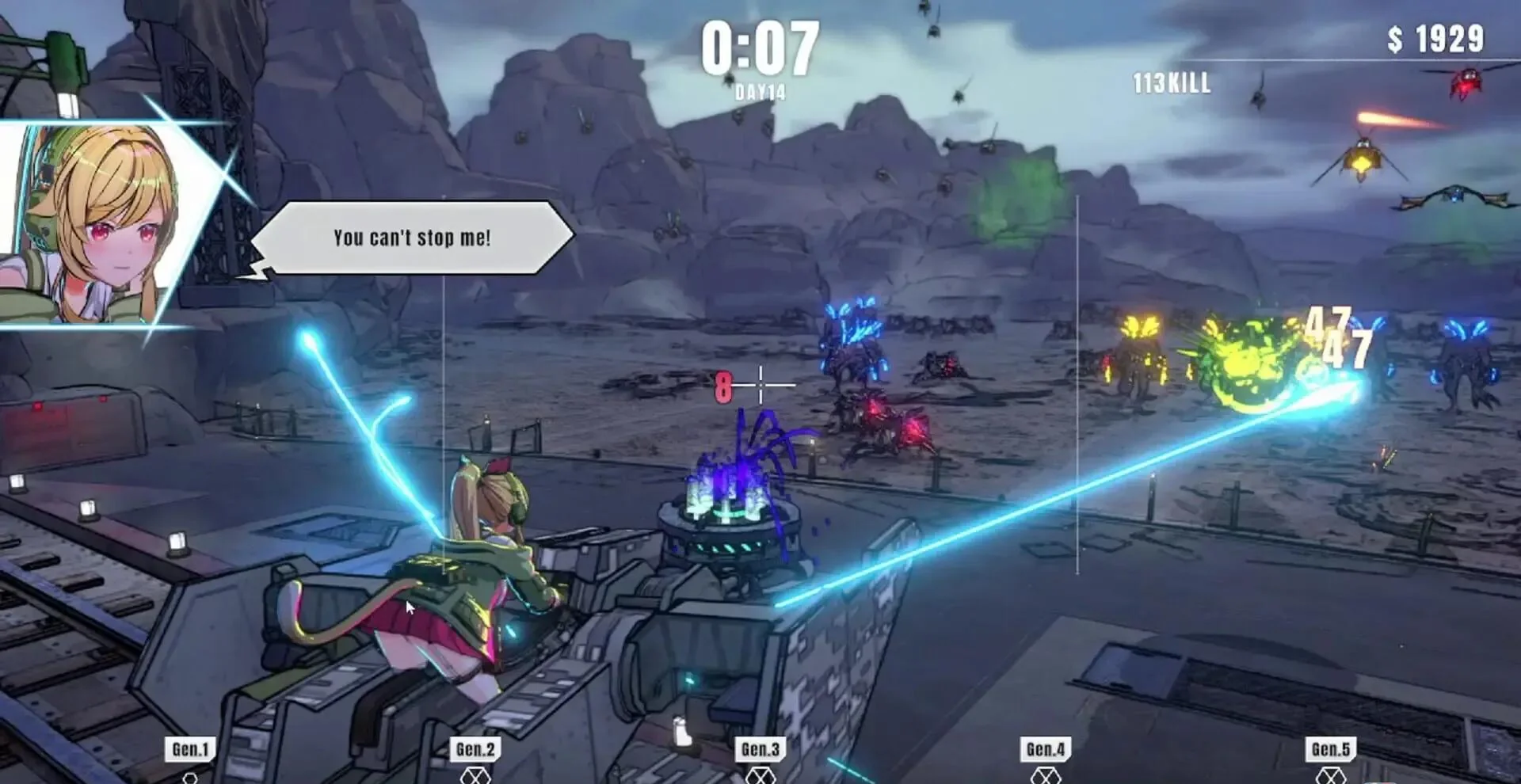Choose the Gen.2 generator label
1521x784 pixels.
(475, 749)
